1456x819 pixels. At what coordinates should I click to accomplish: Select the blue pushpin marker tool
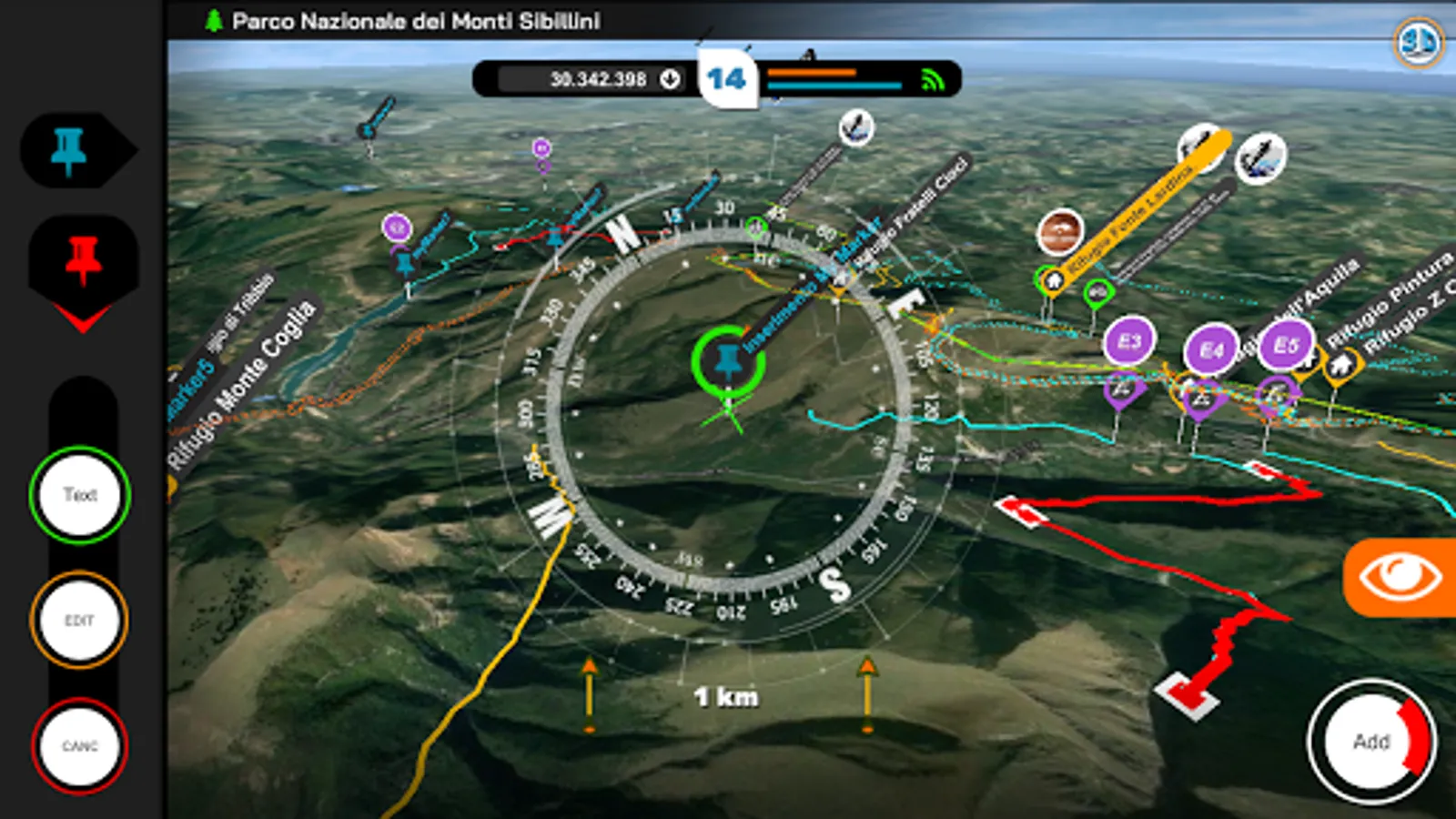(70, 151)
